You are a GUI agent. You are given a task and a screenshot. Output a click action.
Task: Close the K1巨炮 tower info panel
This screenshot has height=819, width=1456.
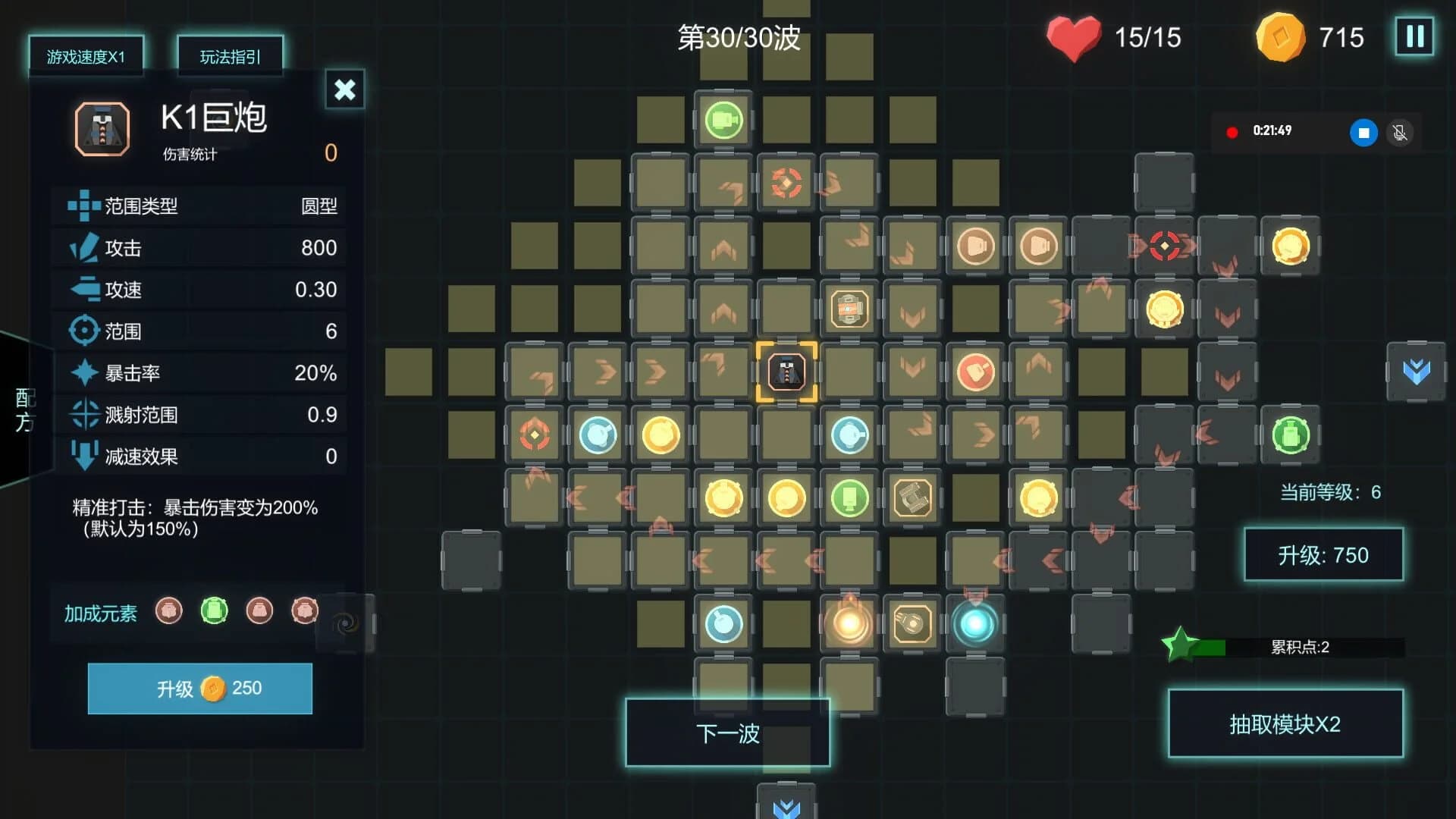[x=345, y=89]
